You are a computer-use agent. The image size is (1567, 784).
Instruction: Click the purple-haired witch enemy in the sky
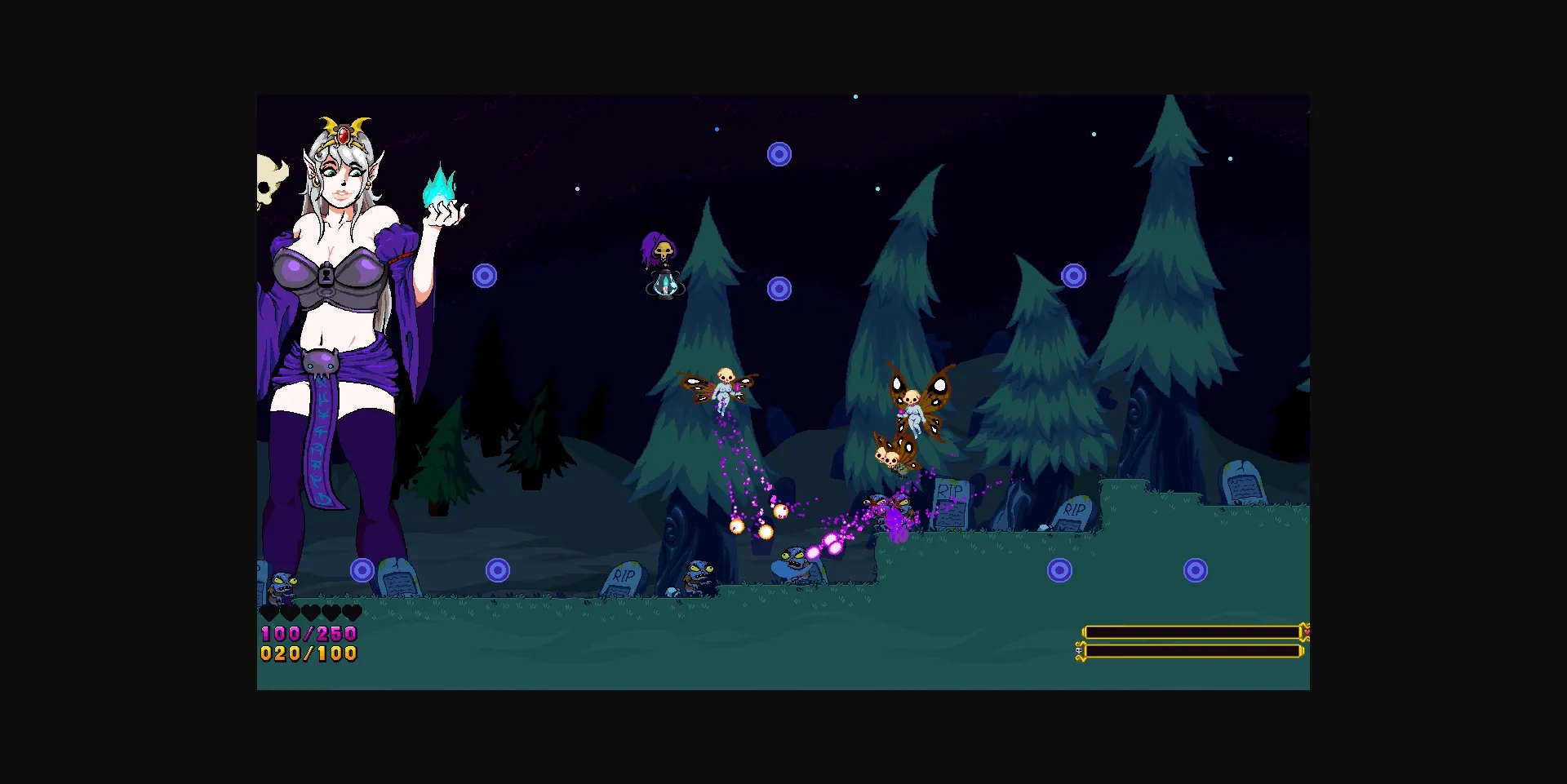(660, 247)
